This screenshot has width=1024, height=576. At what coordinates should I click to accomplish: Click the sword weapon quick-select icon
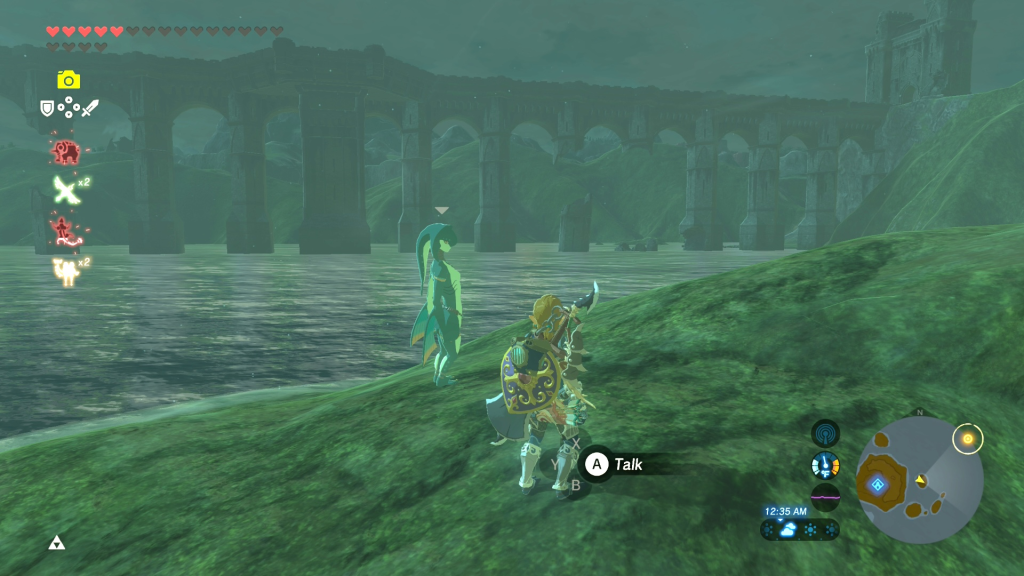(89, 107)
